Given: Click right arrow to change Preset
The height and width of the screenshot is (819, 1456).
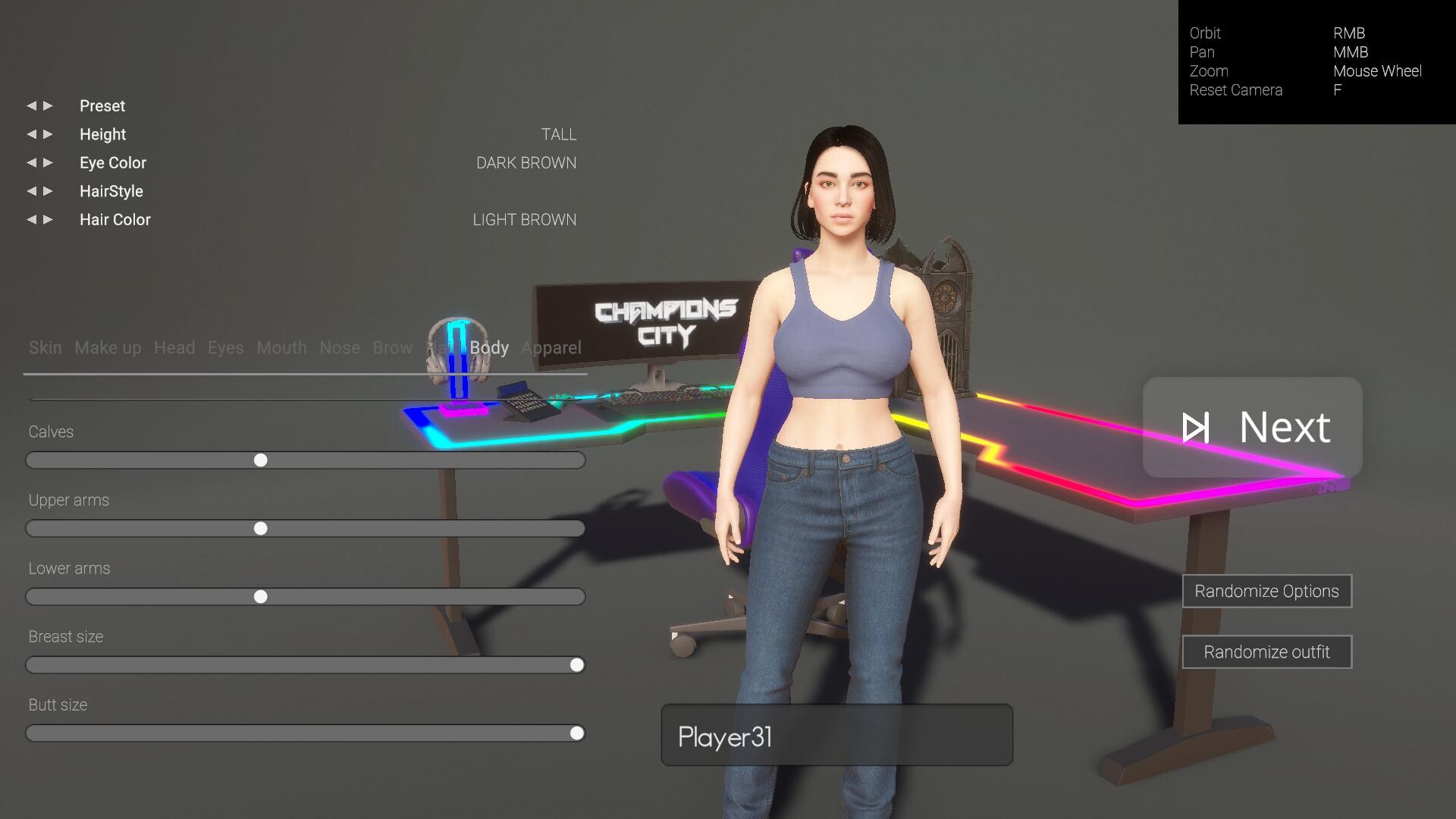Looking at the screenshot, I should pyautogui.click(x=48, y=106).
